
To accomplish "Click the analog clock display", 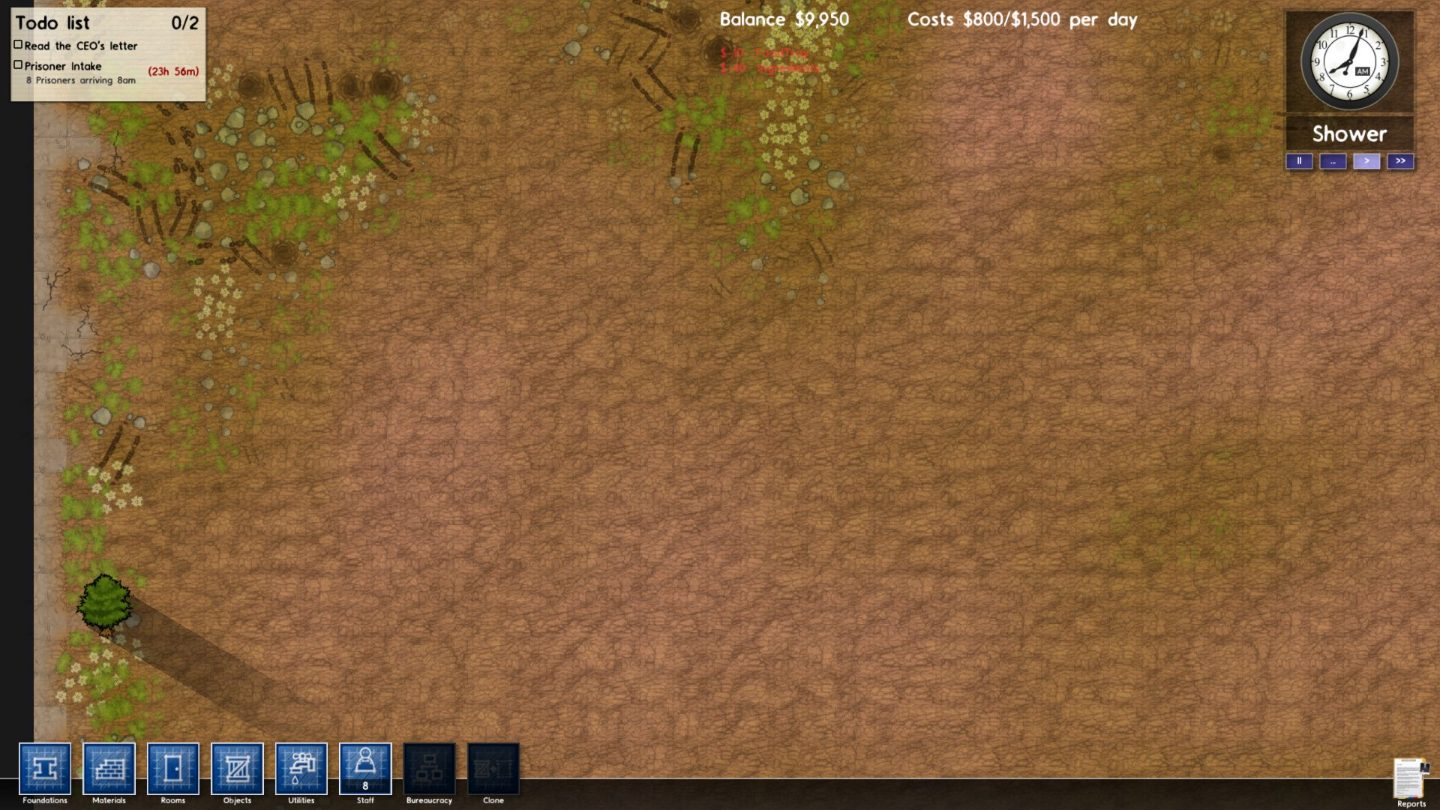I will click(1349, 61).
